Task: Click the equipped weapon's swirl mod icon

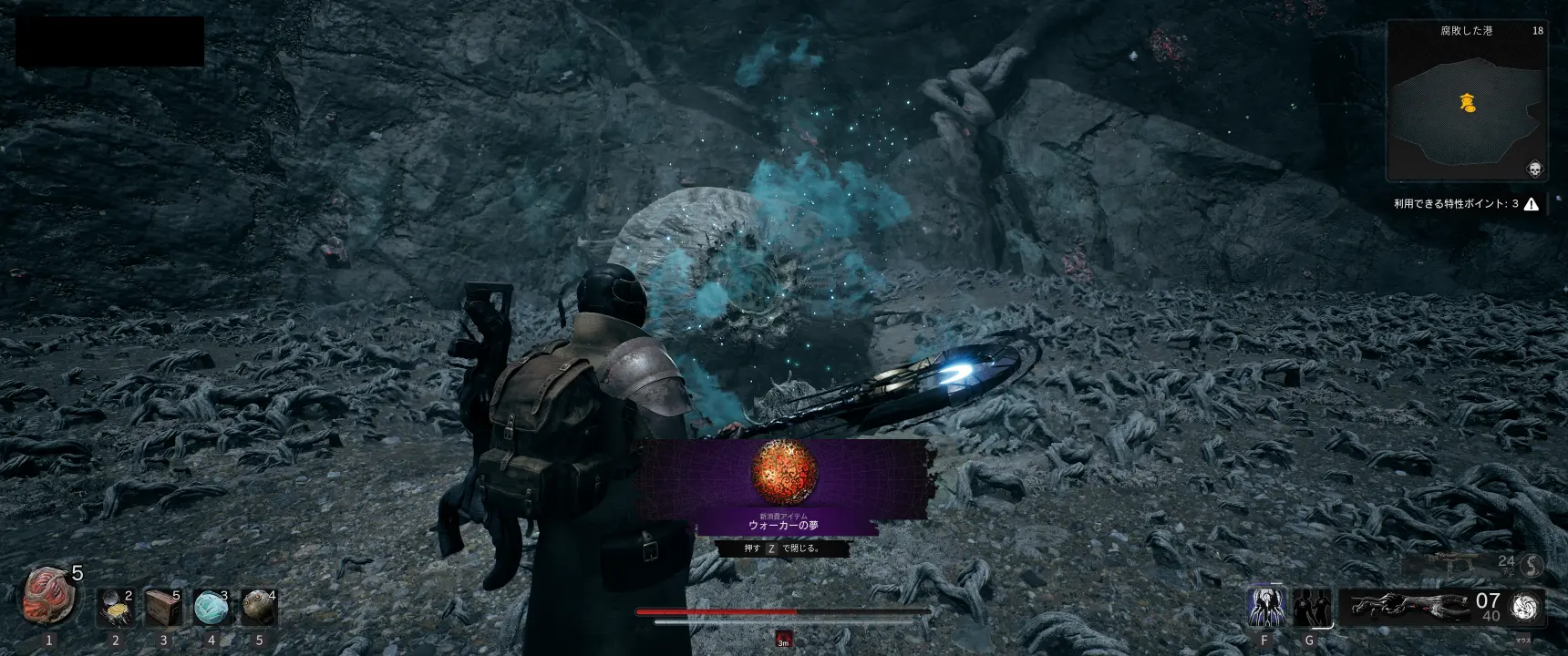Action: pyautogui.click(x=1524, y=608)
